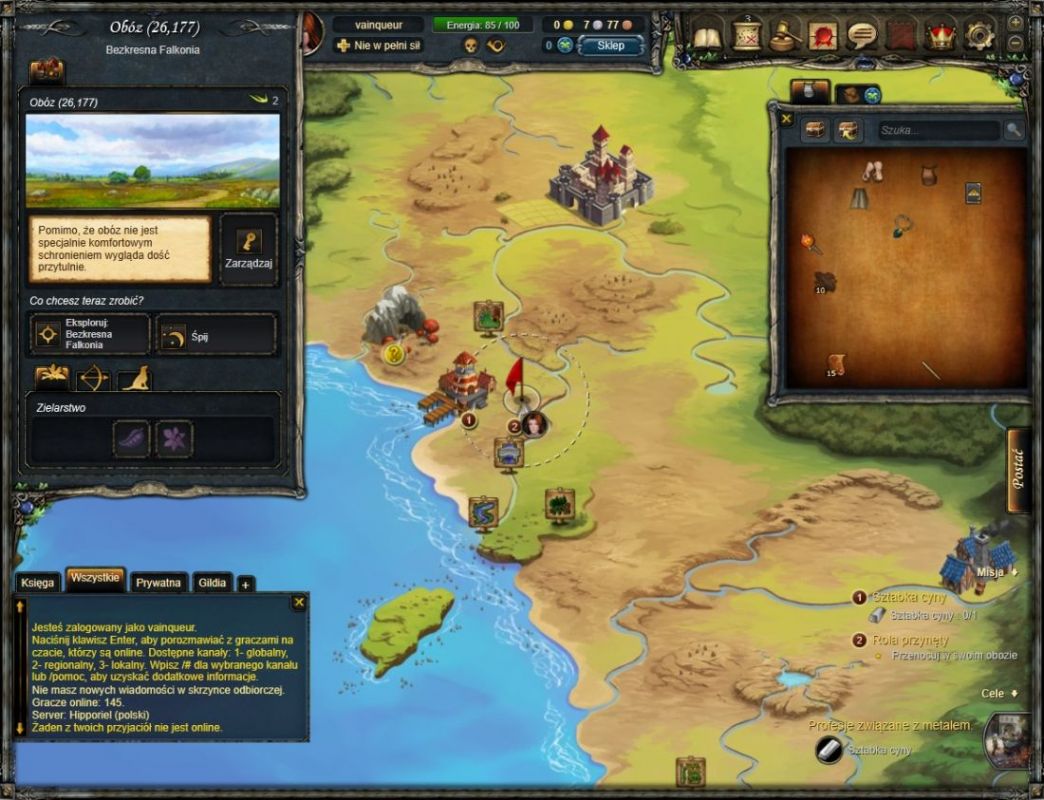Screen dimensions: 1044x800
Task: Click the skull icon under energy bar
Action: [x=469, y=46]
